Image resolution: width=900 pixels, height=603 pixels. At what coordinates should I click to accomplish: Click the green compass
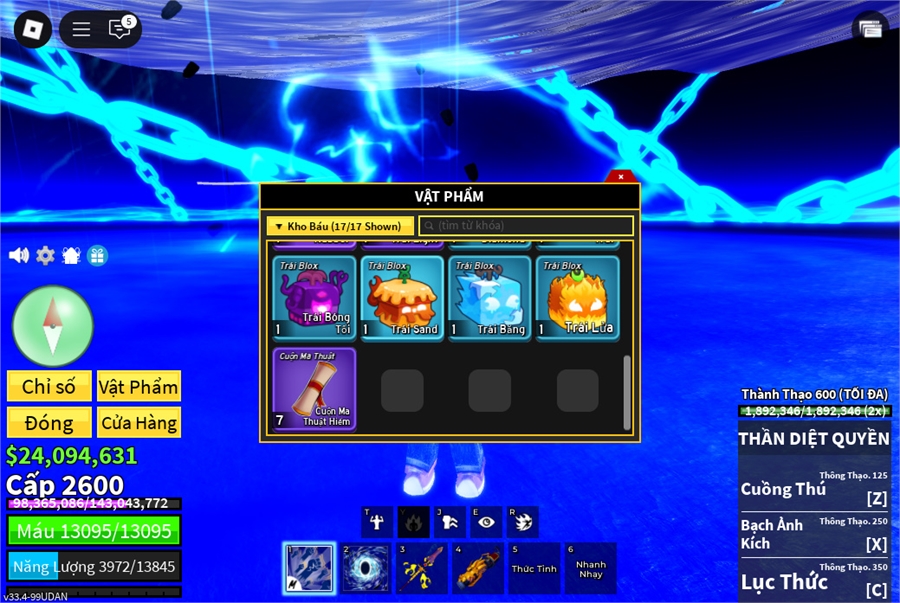[x=53, y=325]
